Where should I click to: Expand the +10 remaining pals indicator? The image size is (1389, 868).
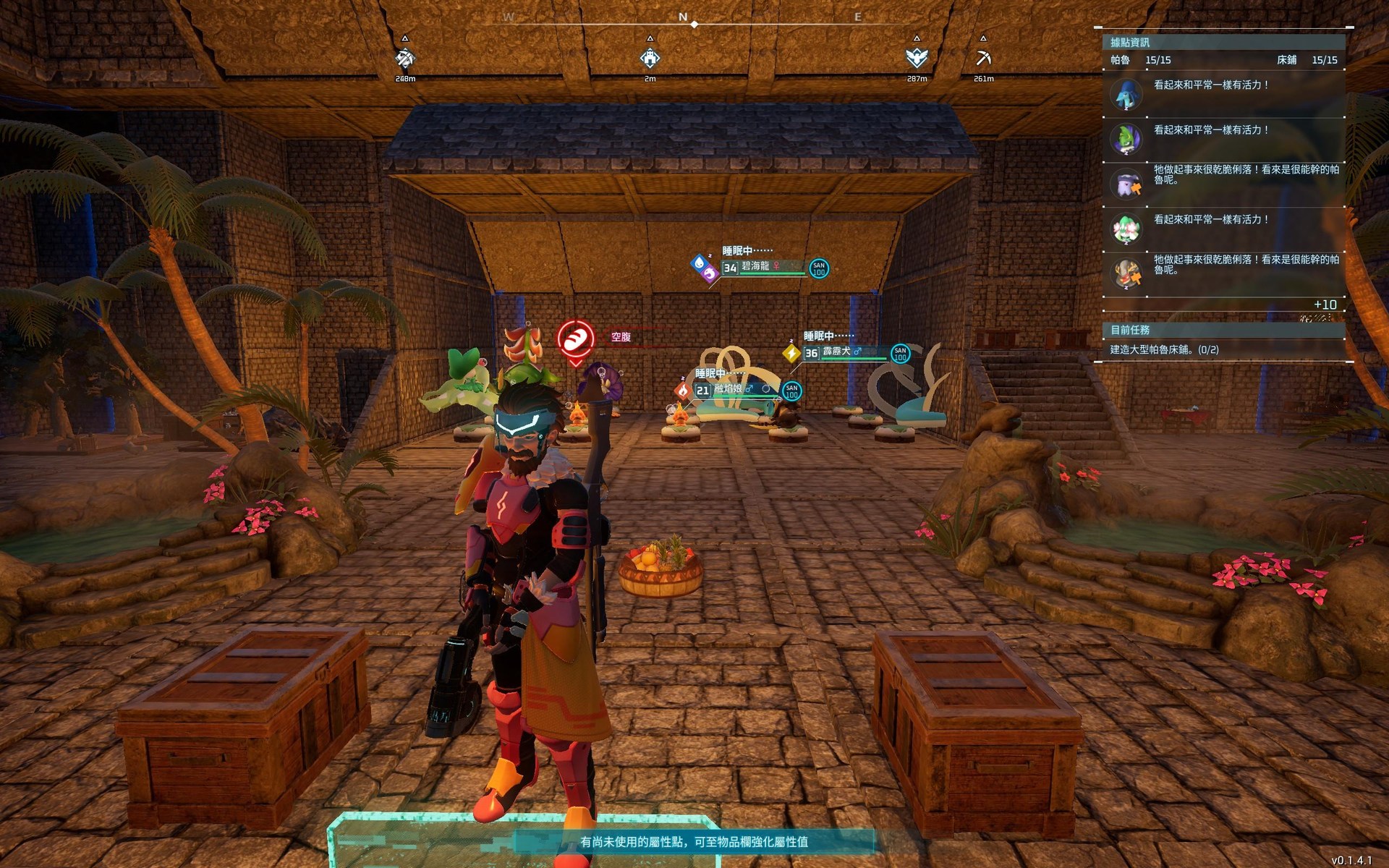(x=1325, y=305)
